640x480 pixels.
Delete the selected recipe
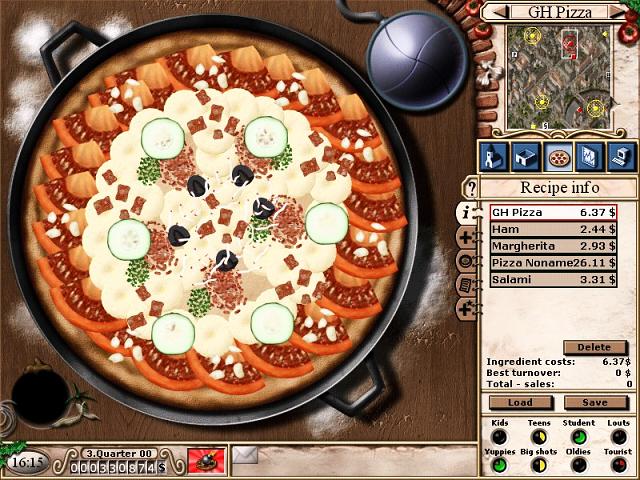[594, 347]
